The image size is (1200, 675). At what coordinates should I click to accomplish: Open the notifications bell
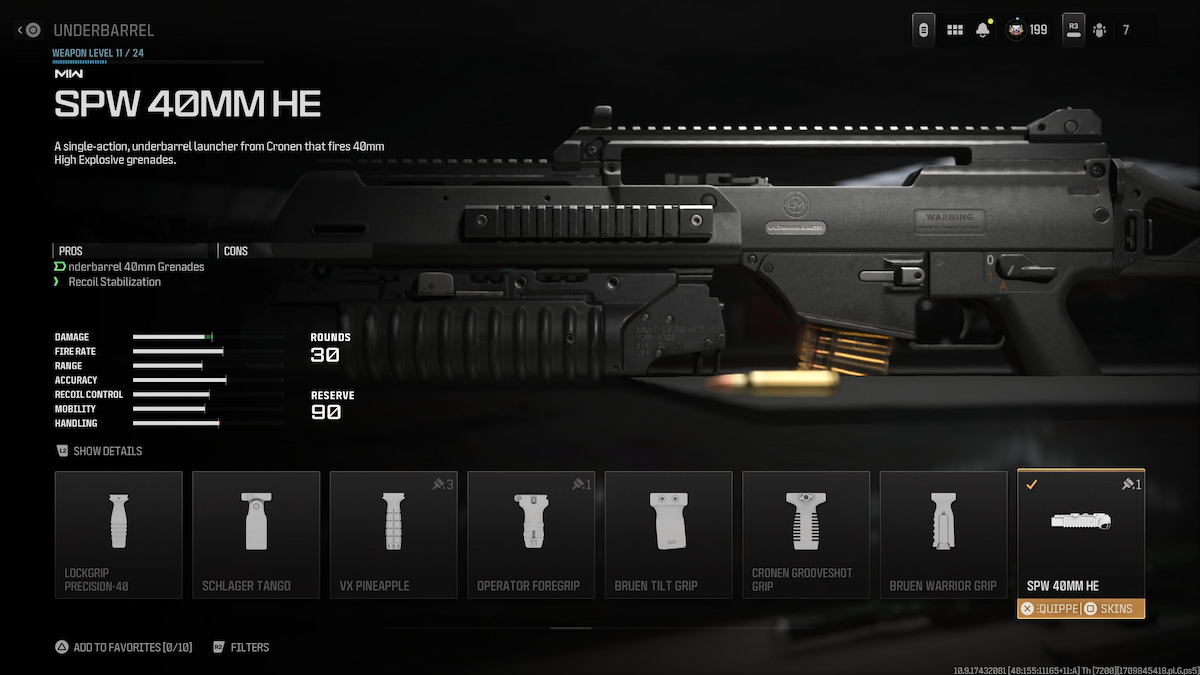click(x=983, y=30)
